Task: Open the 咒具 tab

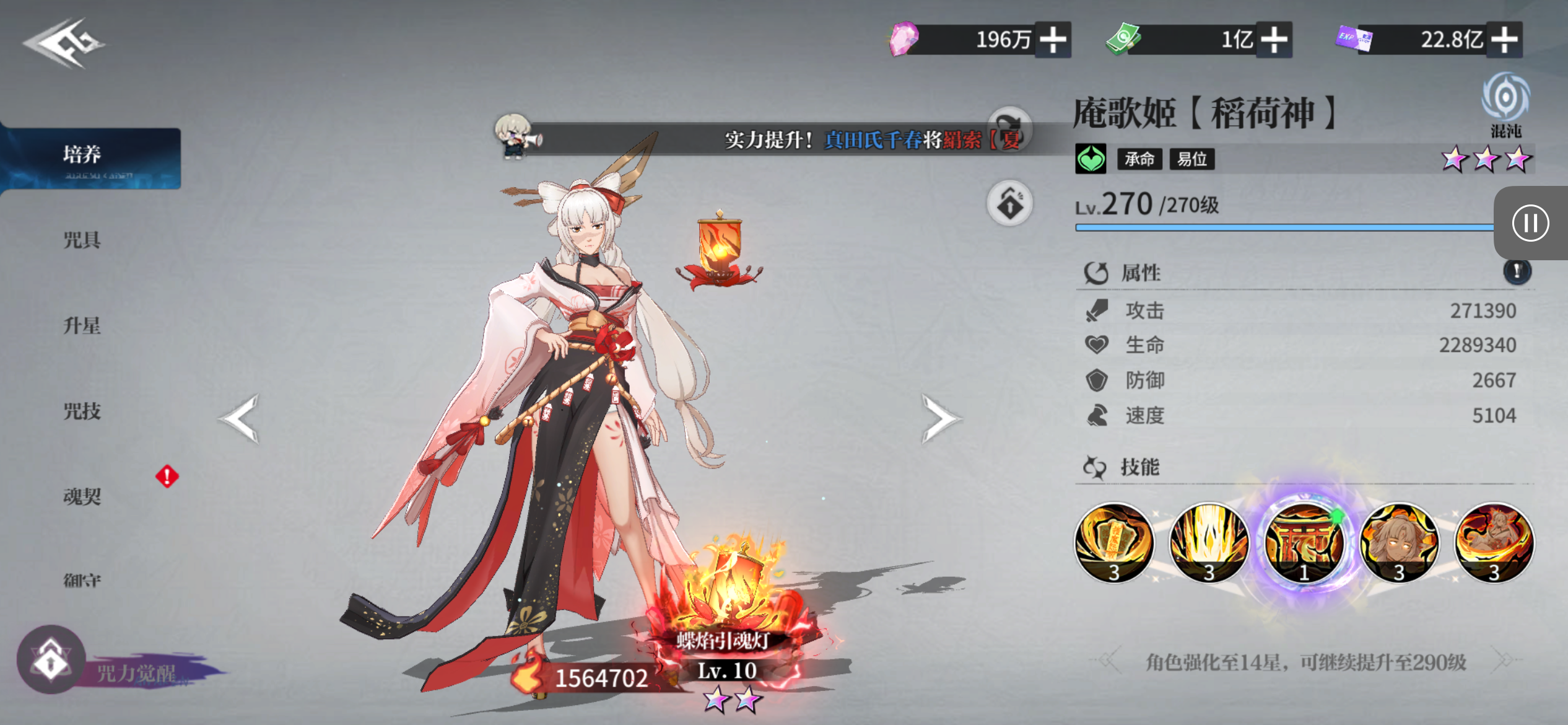Action: (x=82, y=239)
